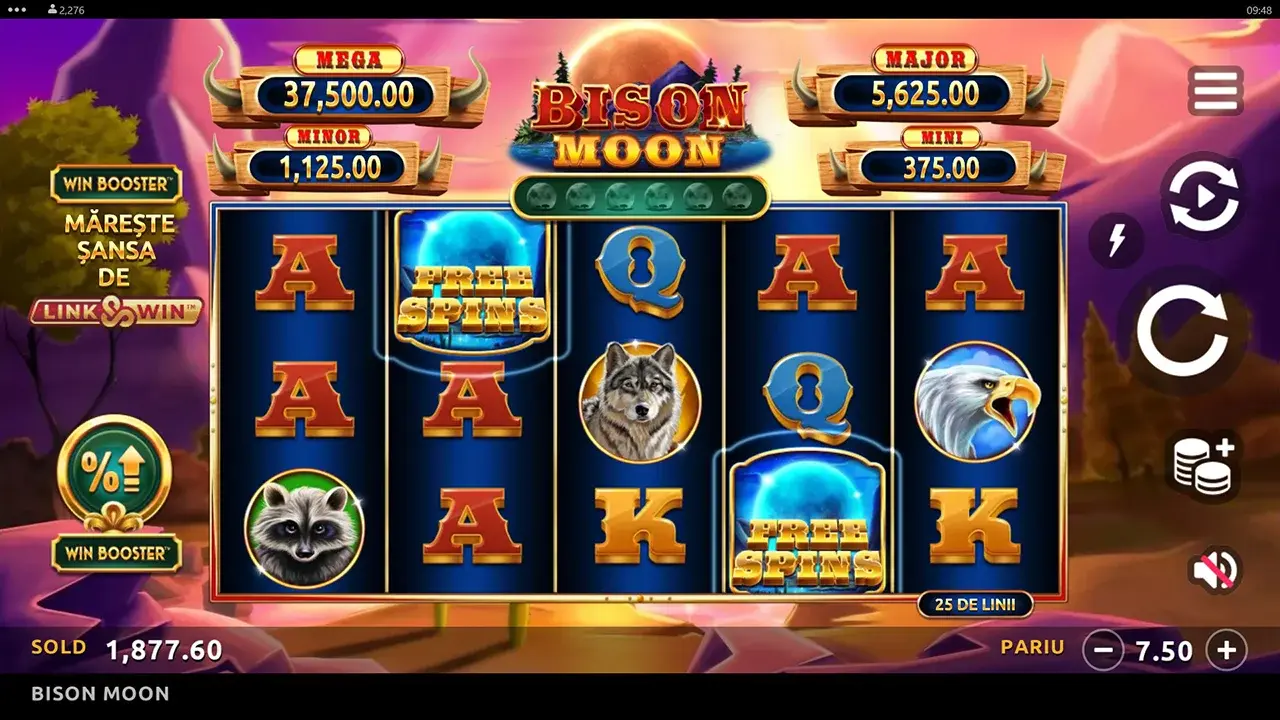Start autoplay spins
The width and height of the screenshot is (1280, 720).
(x=1200, y=195)
